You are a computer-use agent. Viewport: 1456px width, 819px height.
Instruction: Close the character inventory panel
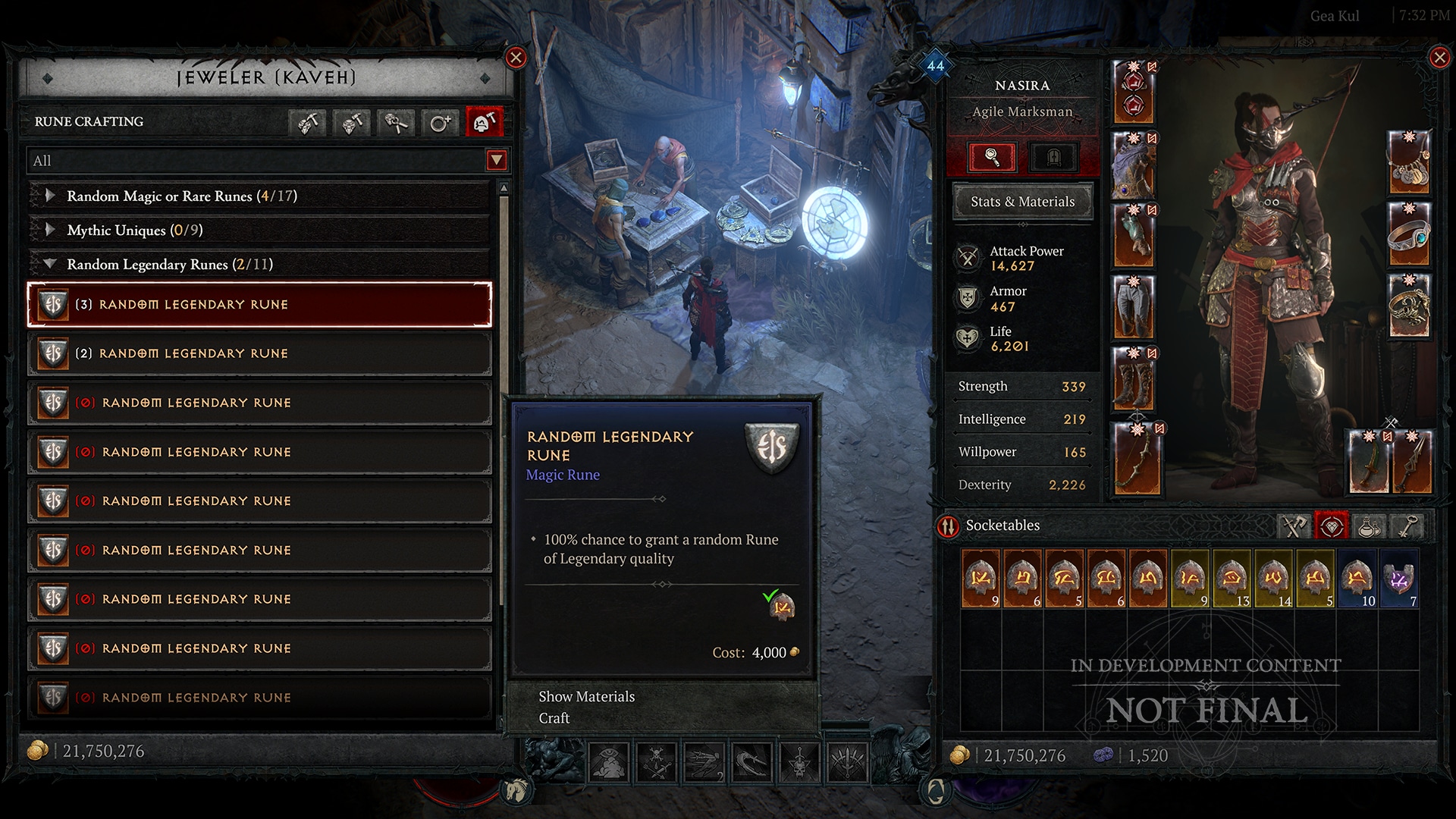(1439, 58)
